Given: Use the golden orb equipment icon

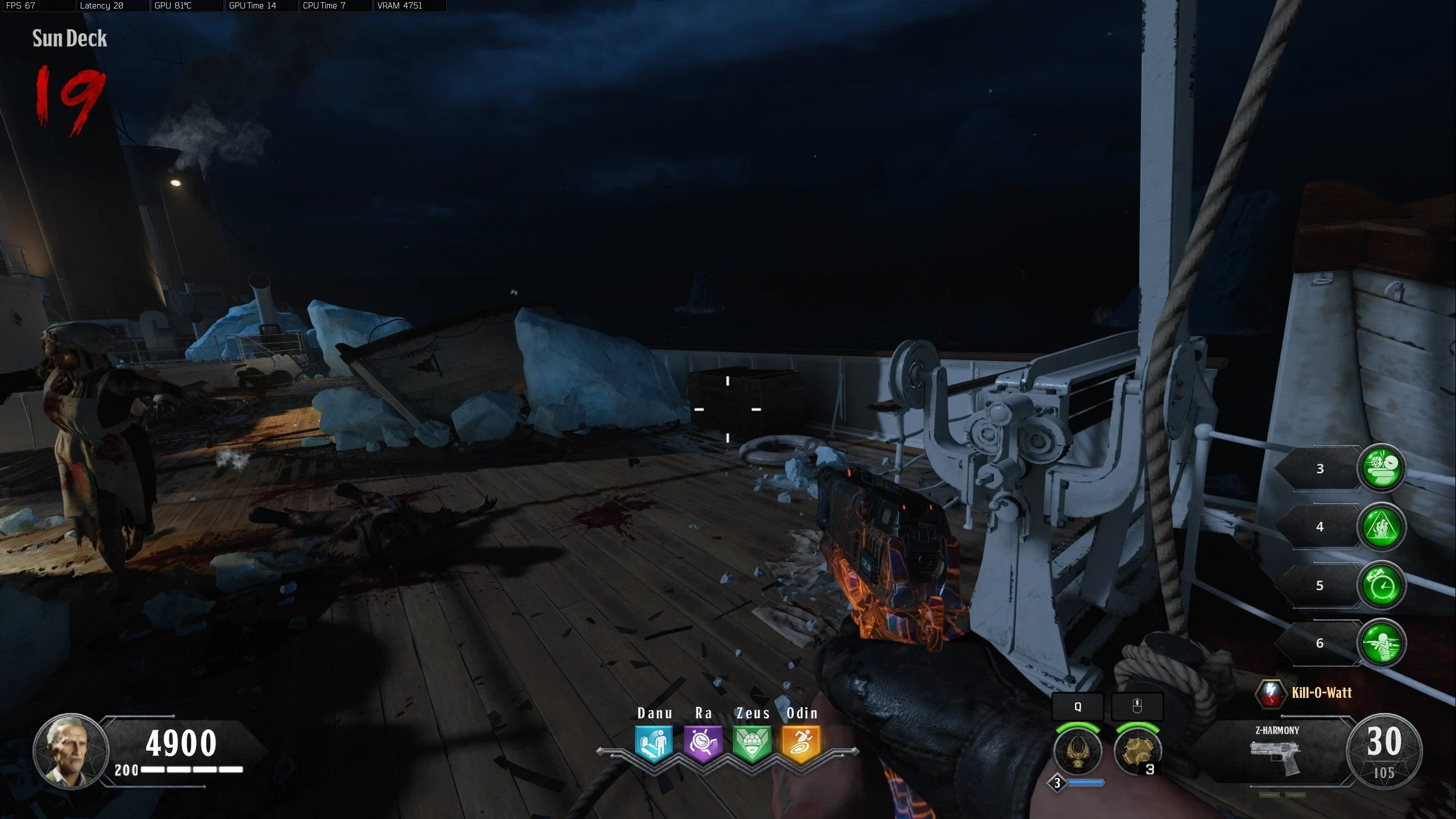Looking at the screenshot, I should (x=1137, y=751).
